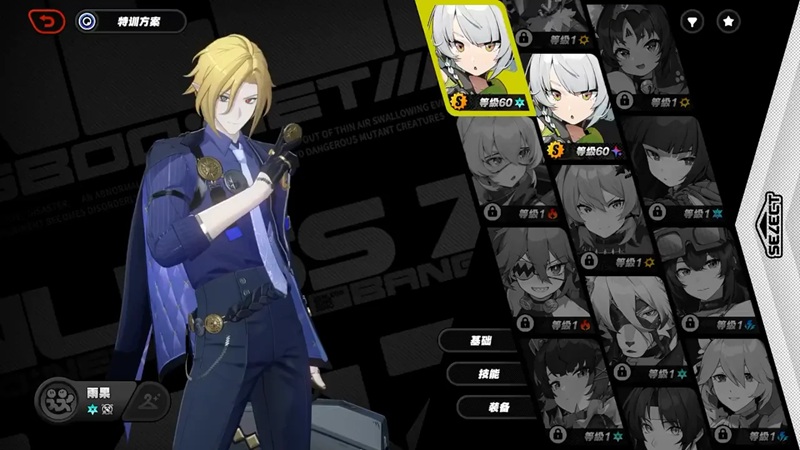Open the character filter funnel icon
Screen dimensions: 800x450
[692, 20]
